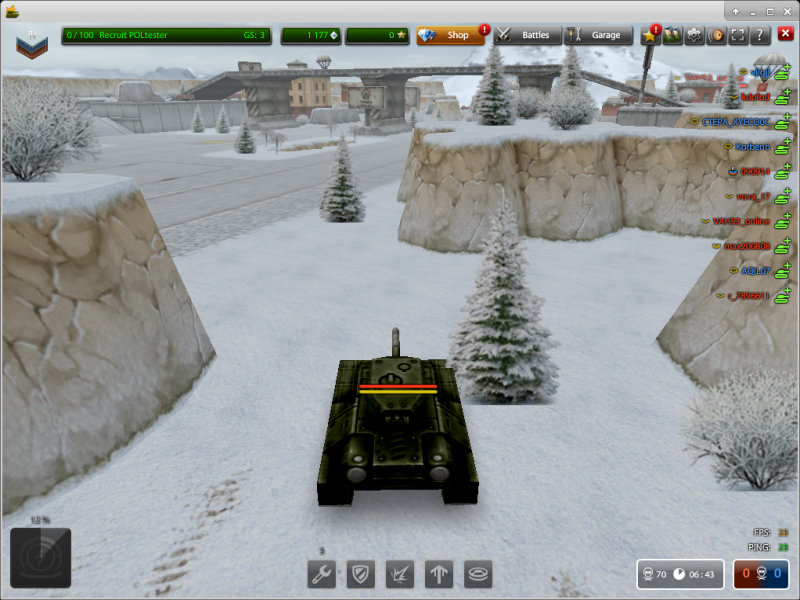
Task: Open the Shop with the diamond icon
Action: [x=450, y=35]
